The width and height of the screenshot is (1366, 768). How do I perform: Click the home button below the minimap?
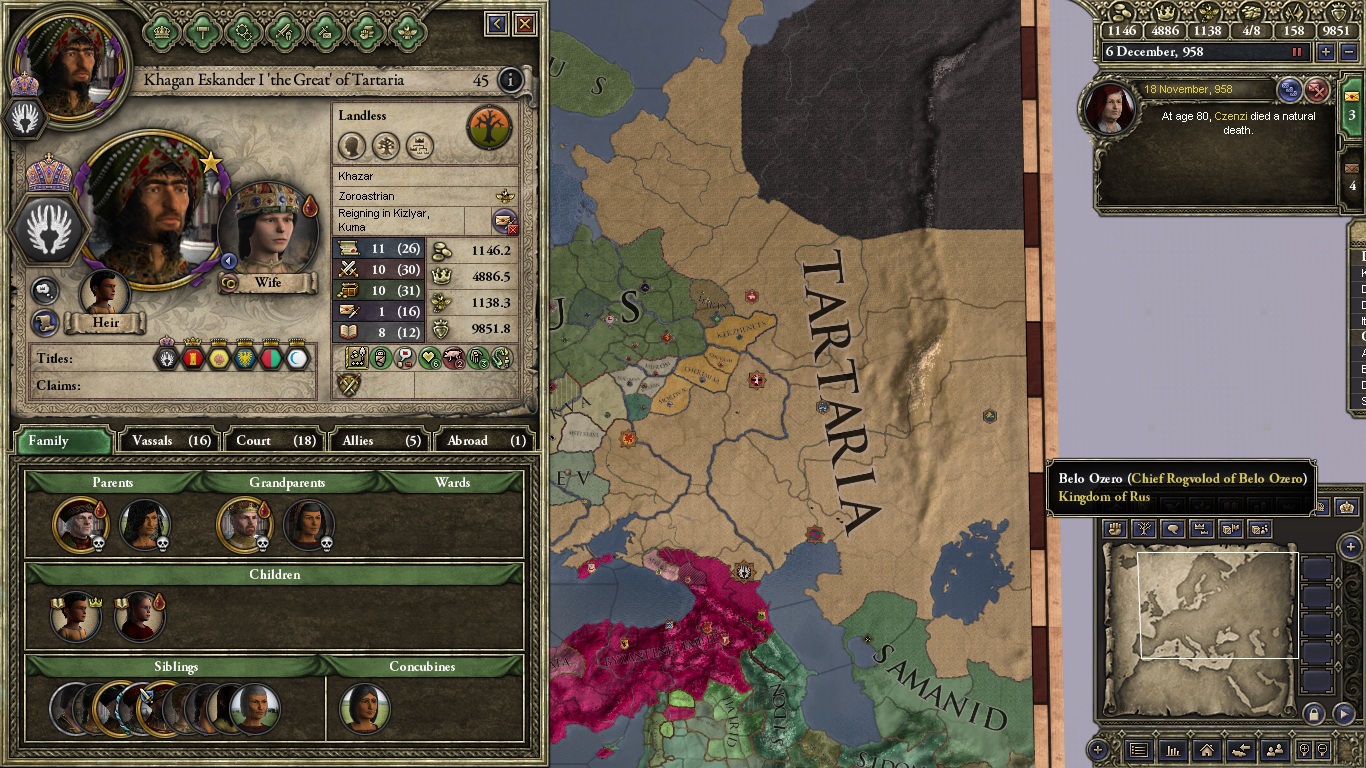coord(1207,750)
